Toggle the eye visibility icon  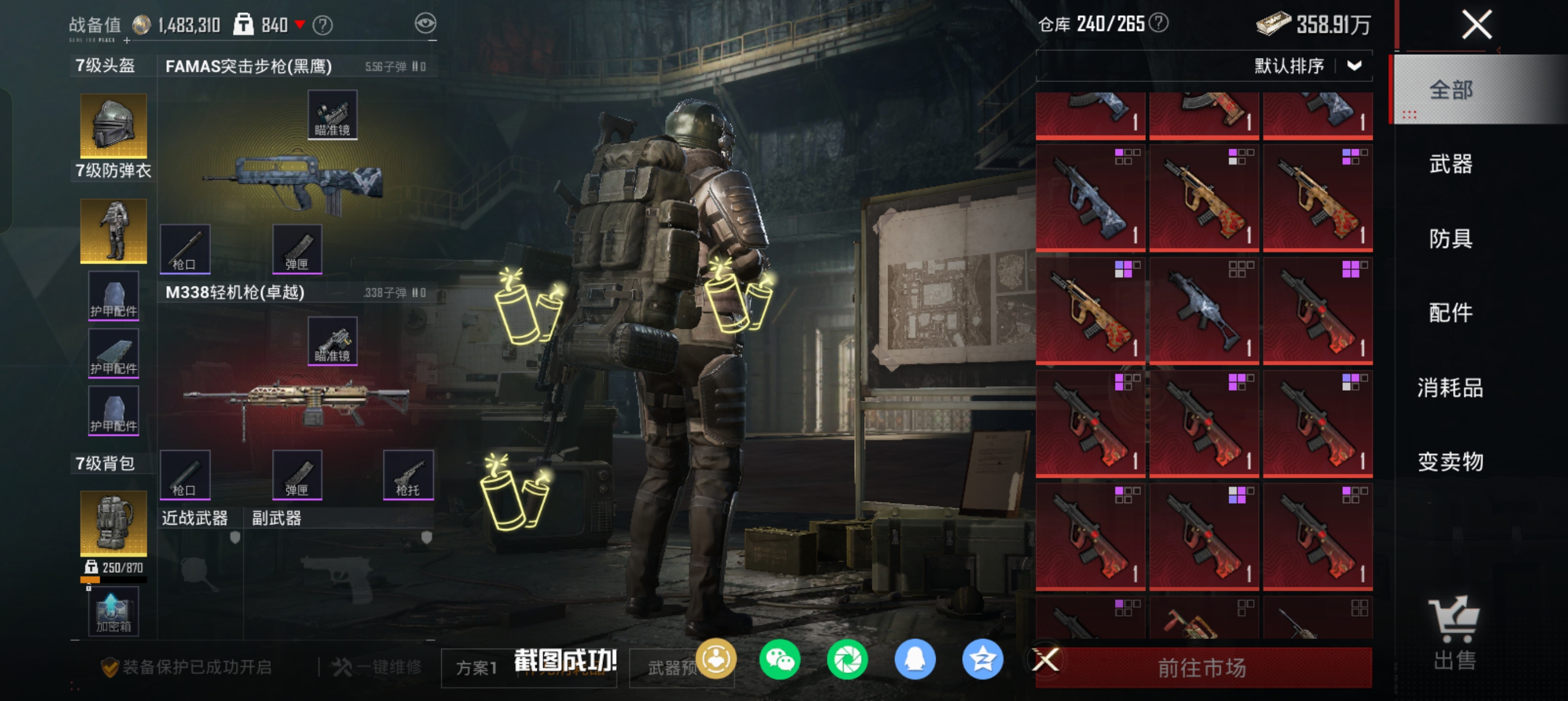[x=425, y=24]
